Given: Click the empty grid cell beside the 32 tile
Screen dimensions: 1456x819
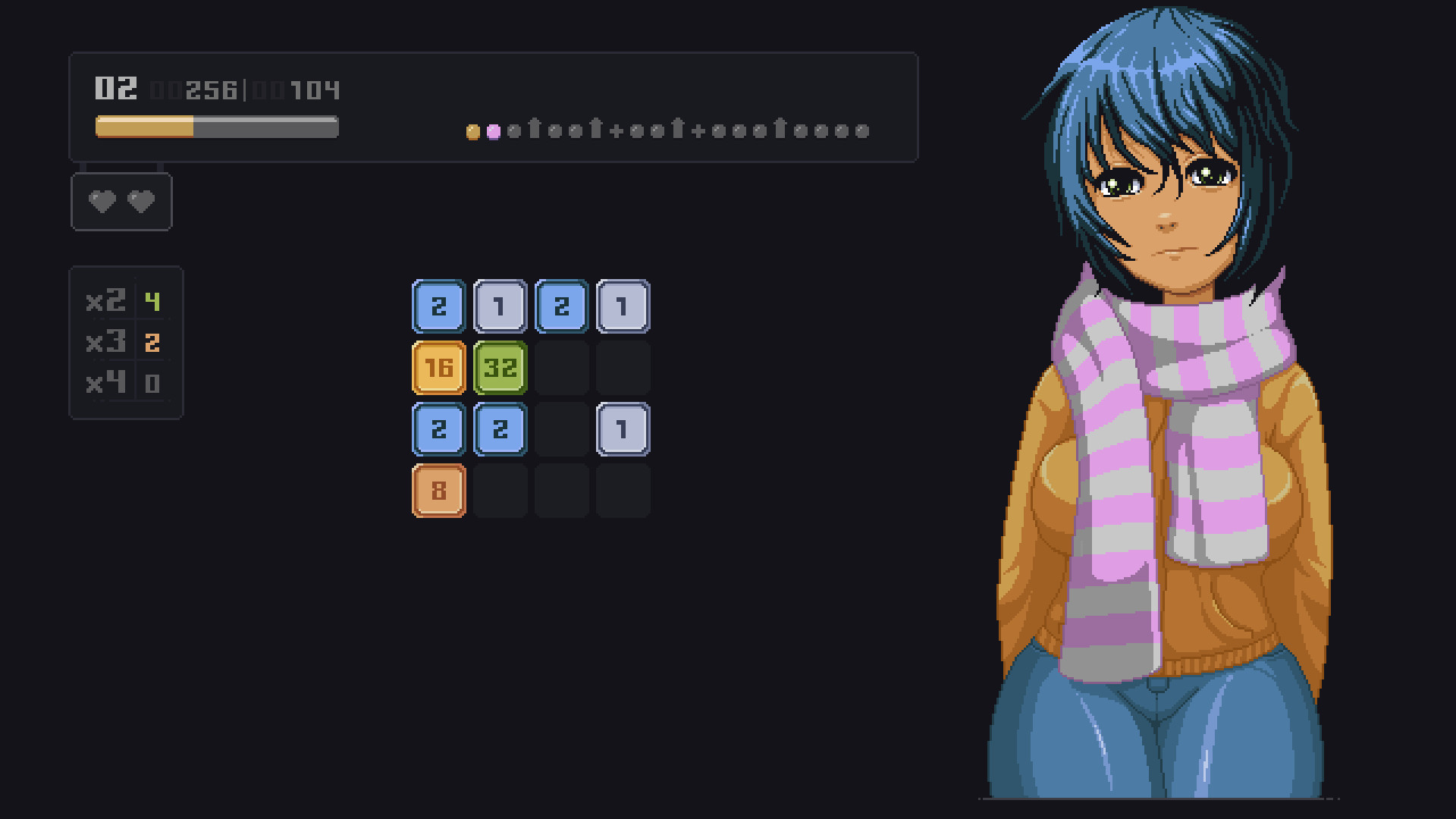Looking at the screenshot, I should 561,367.
